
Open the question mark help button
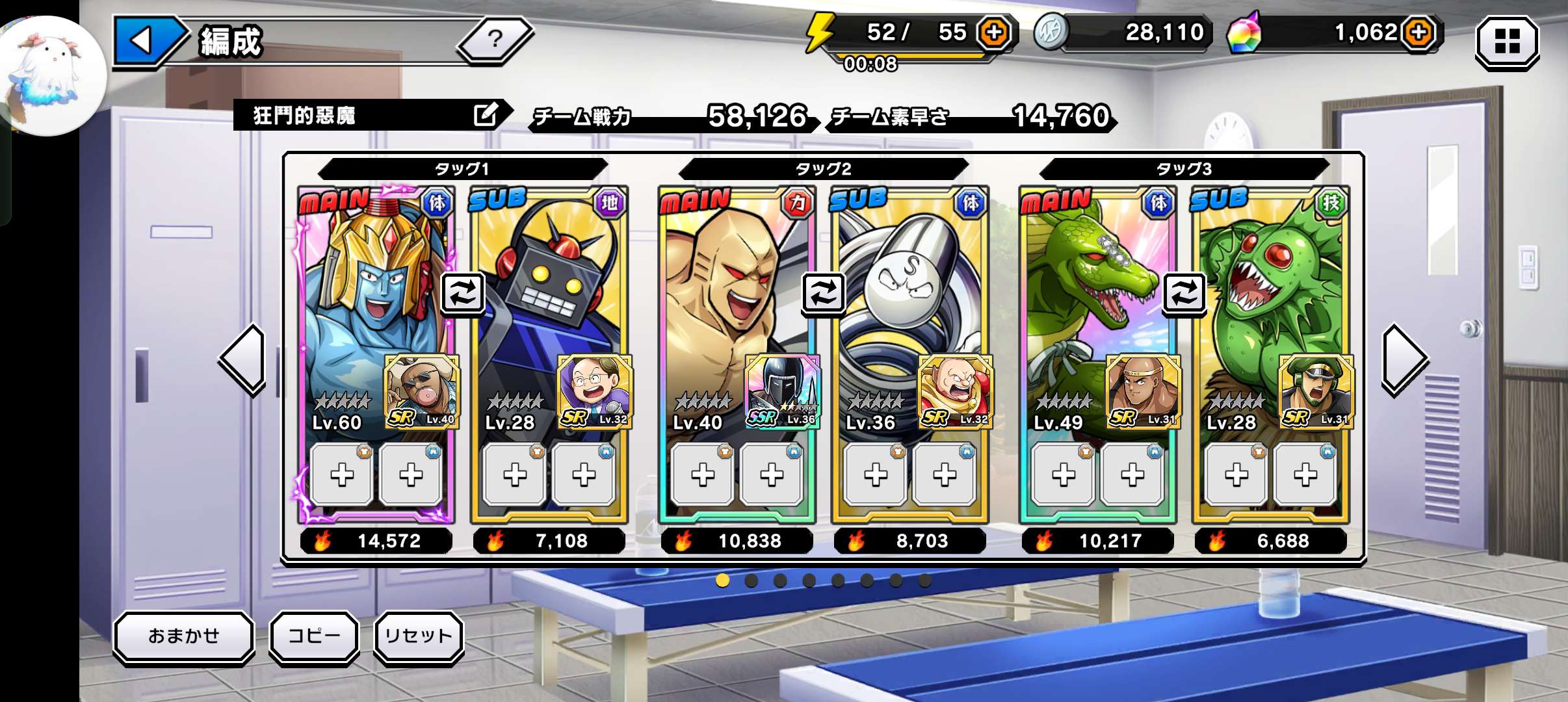click(495, 40)
